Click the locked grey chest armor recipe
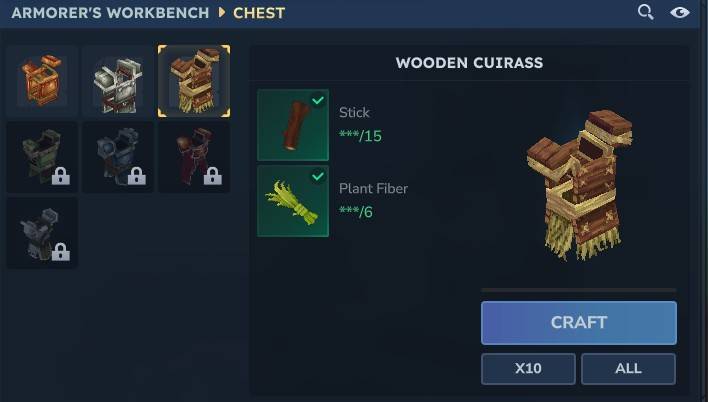Image resolution: width=708 pixels, height=402 pixels. click(42, 233)
